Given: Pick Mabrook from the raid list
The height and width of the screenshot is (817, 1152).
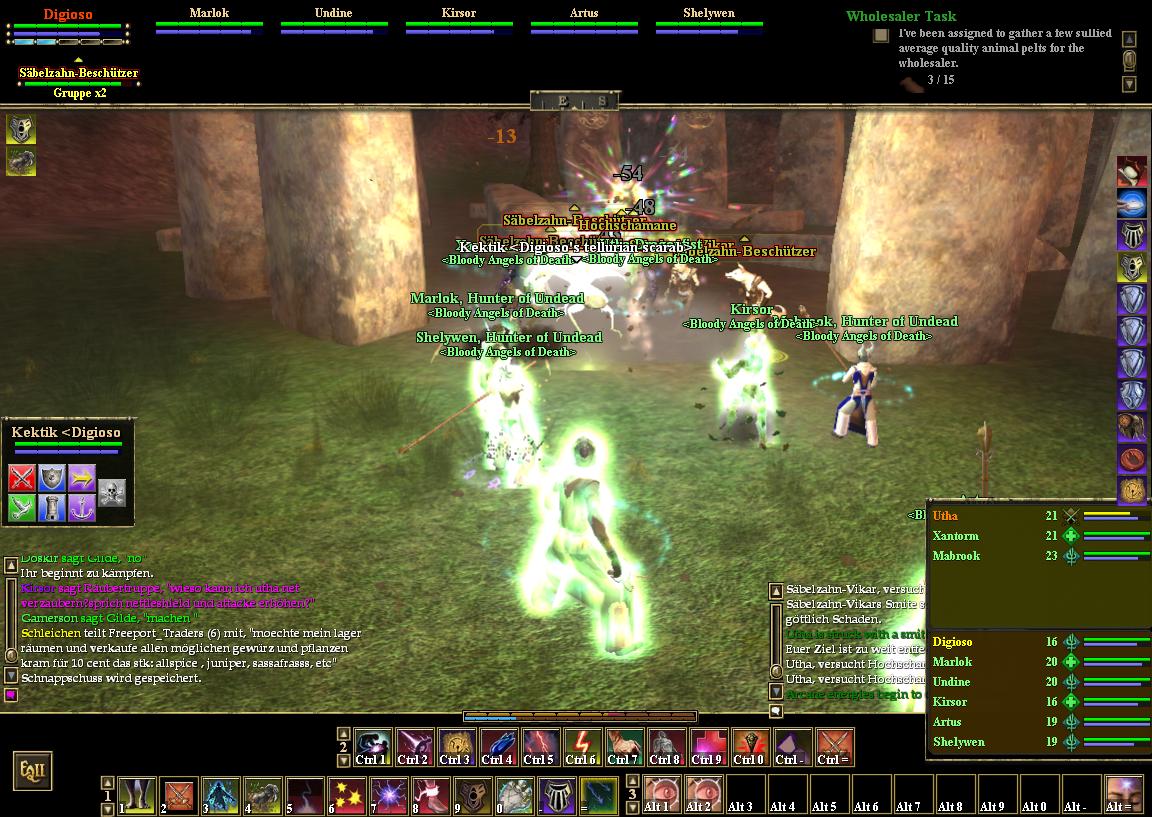Looking at the screenshot, I should click(956, 556).
